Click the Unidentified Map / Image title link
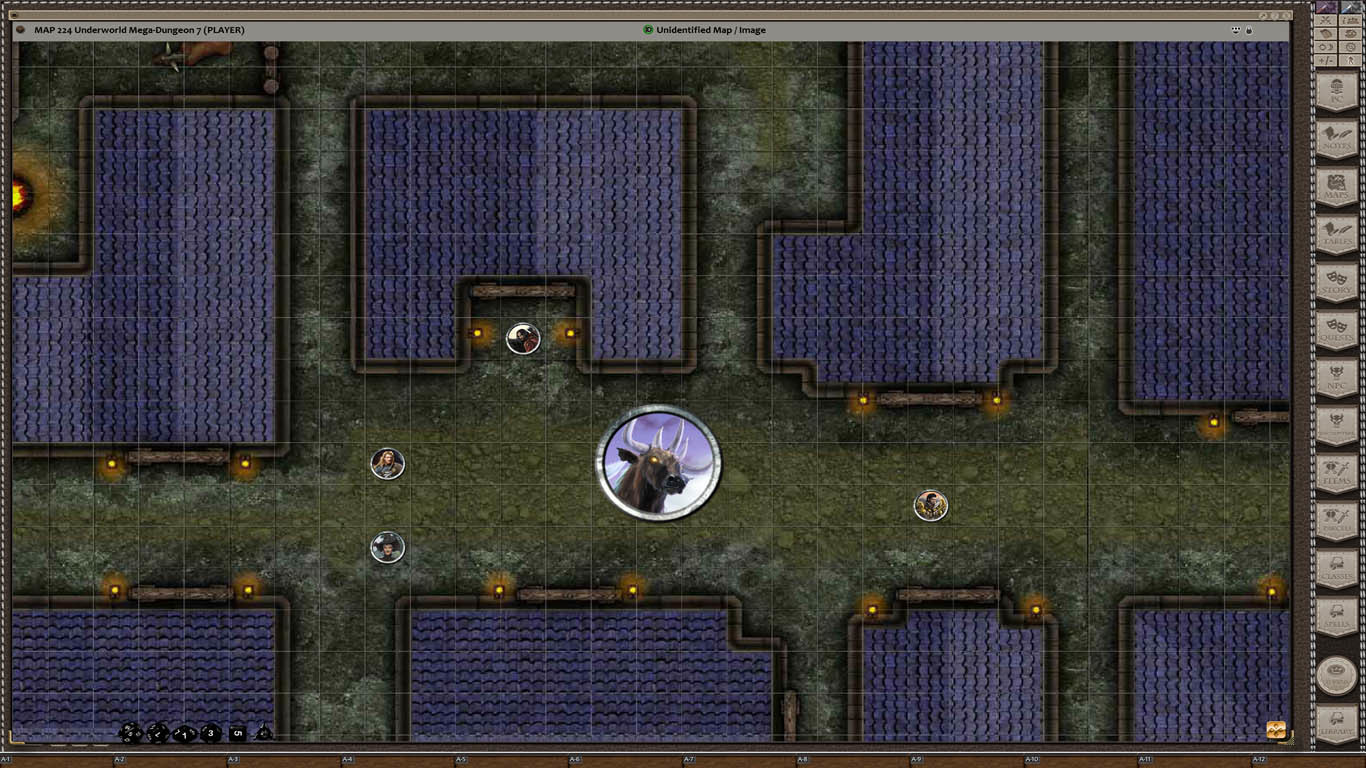 708,30
